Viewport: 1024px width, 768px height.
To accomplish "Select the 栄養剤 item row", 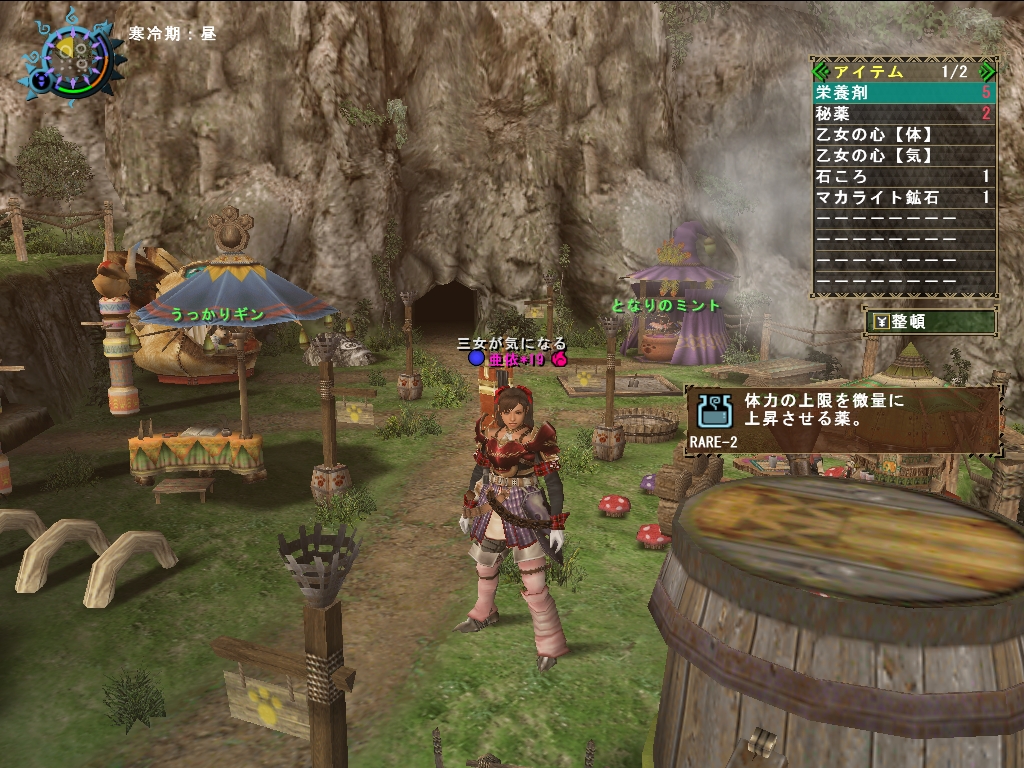I will (x=903, y=92).
